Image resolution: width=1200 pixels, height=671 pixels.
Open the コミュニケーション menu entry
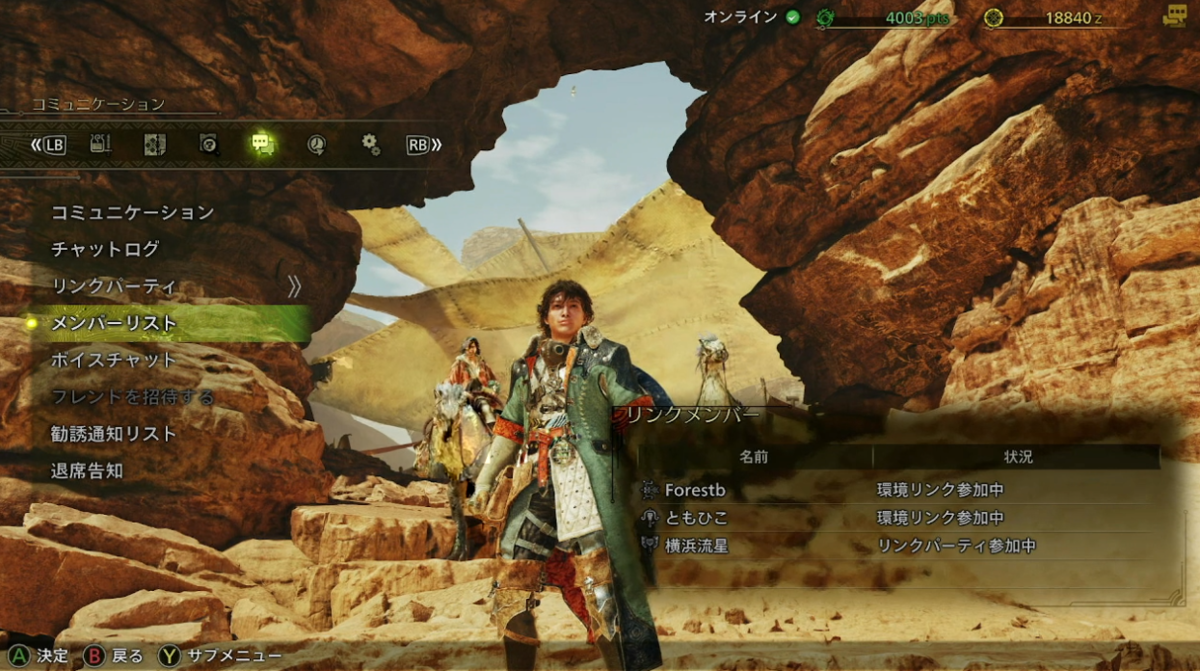(x=132, y=212)
